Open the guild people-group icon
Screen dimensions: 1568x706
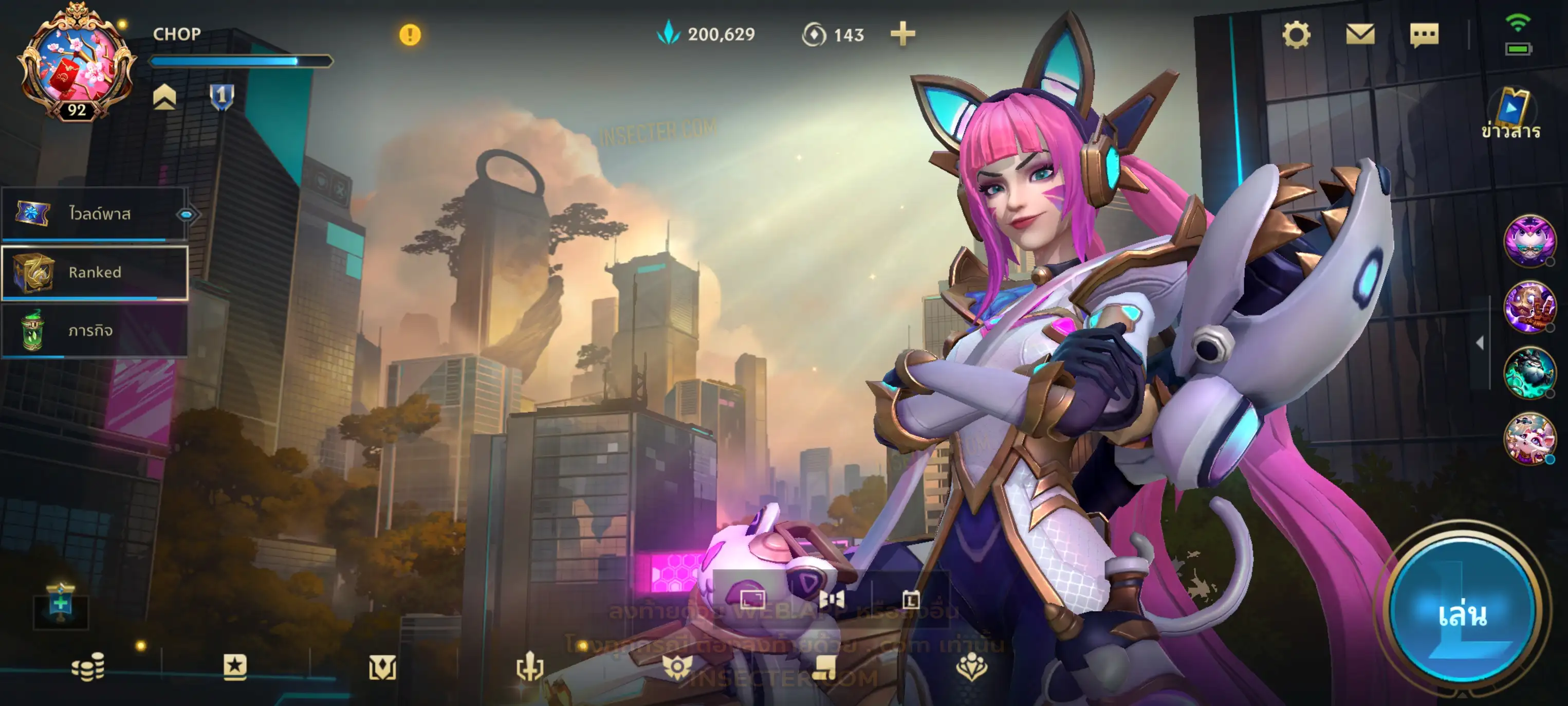[971, 667]
